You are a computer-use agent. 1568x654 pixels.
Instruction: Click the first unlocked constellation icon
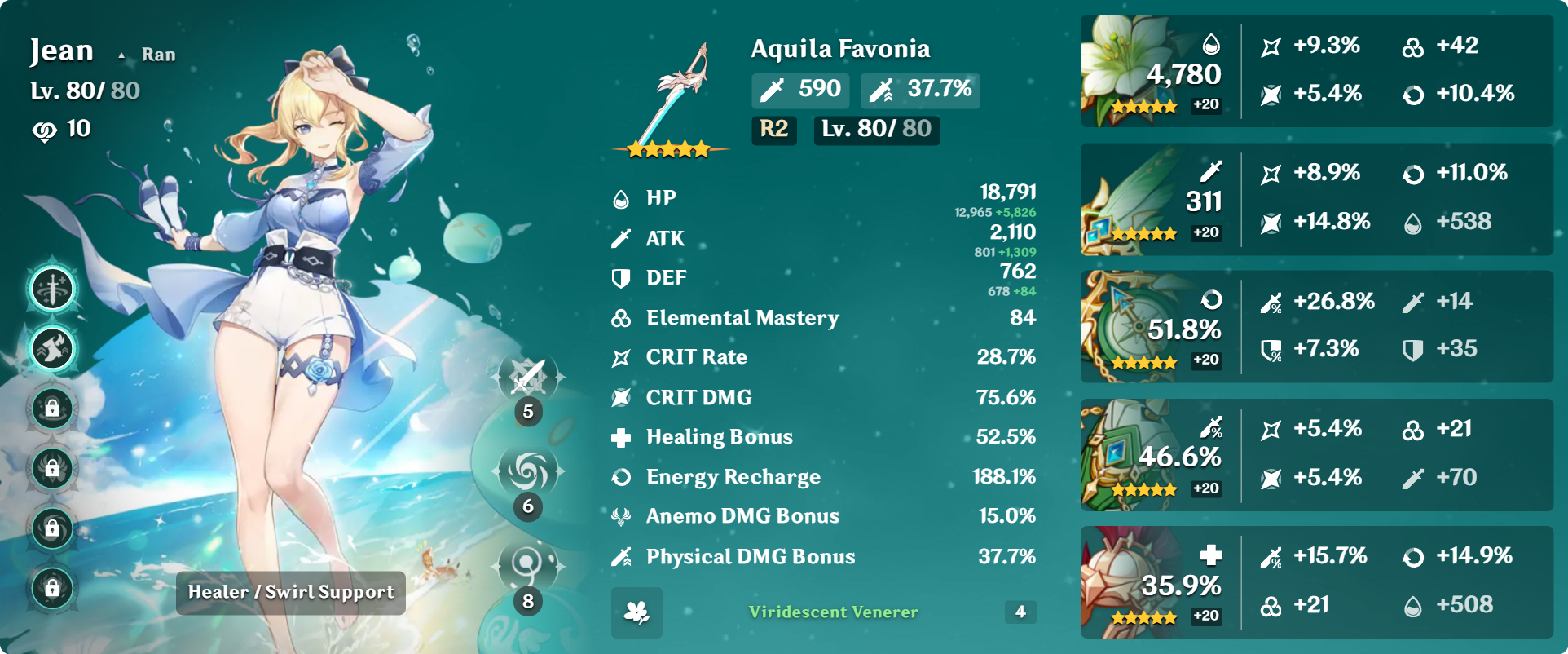(53, 289)
